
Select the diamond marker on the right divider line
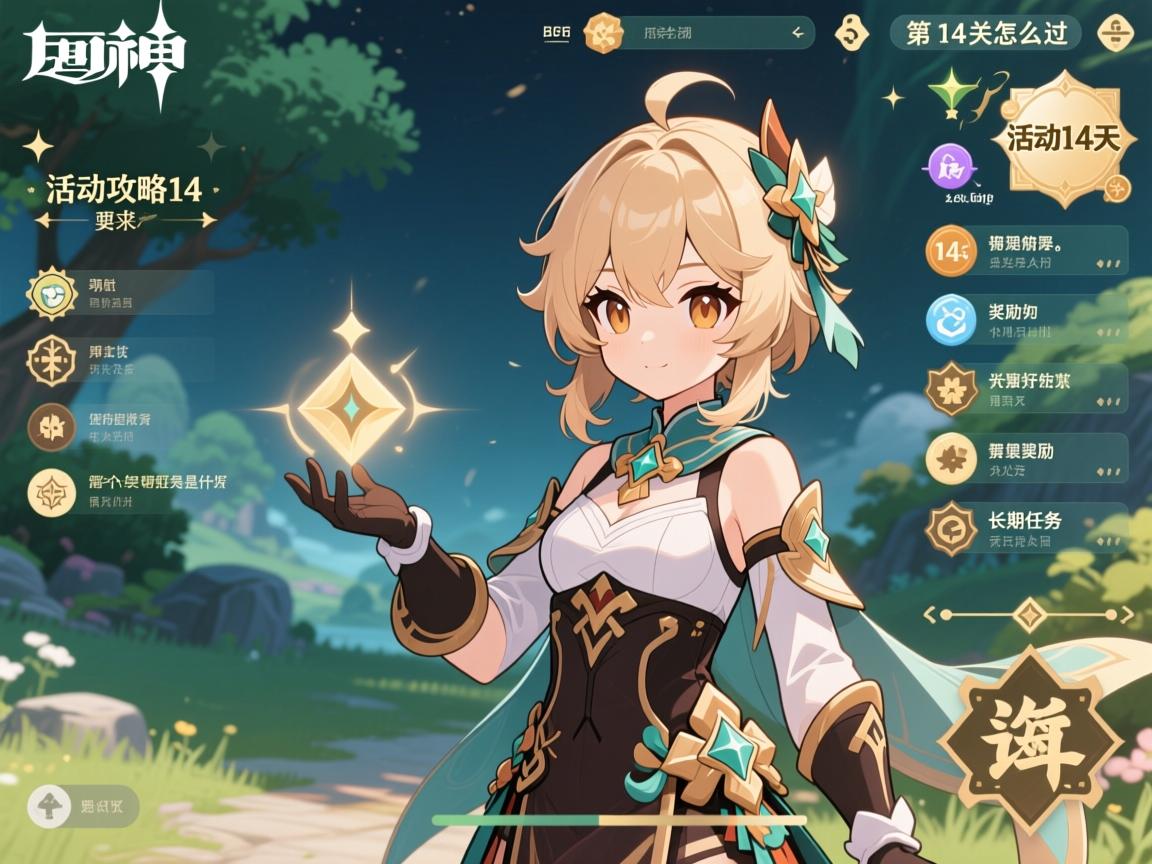[1030, 614]
